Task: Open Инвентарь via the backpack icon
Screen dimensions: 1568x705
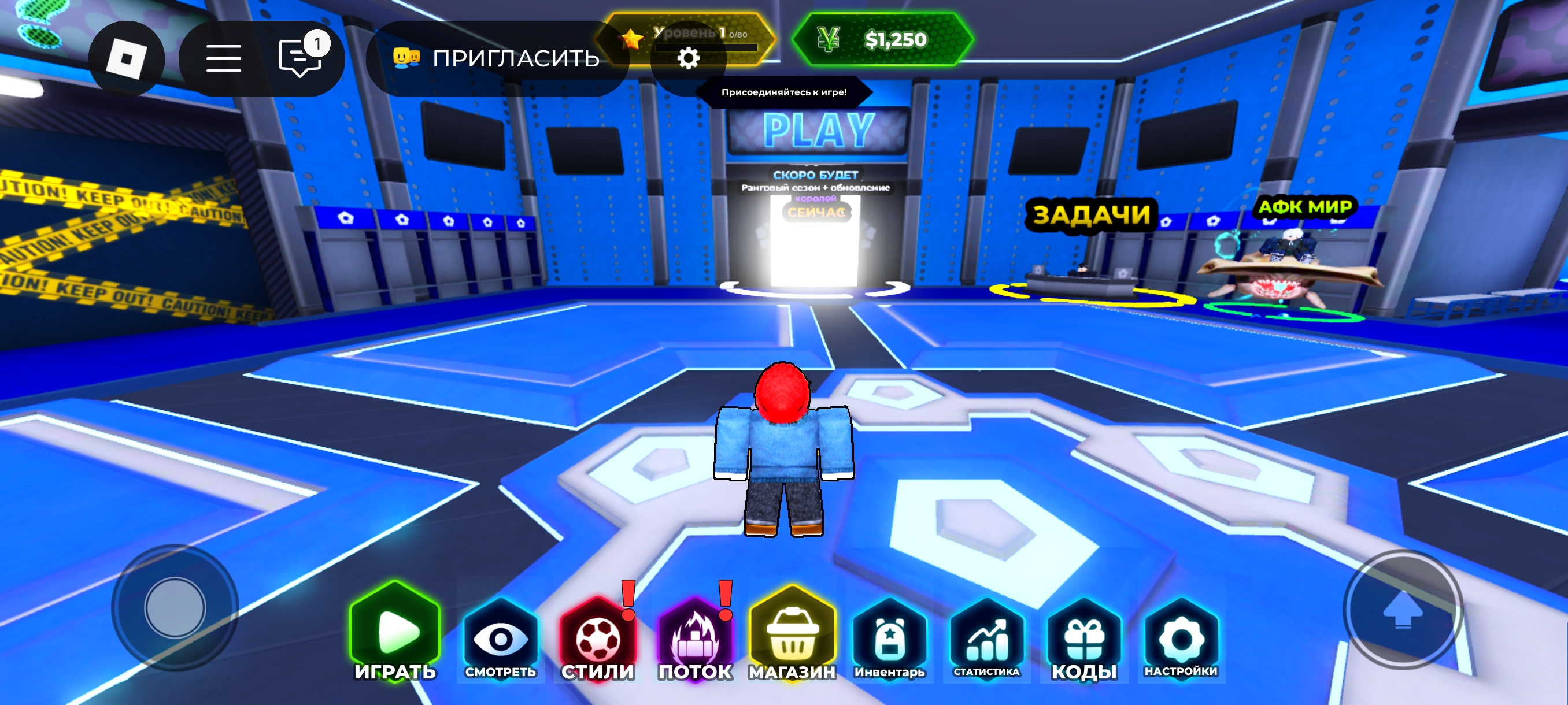Action: (x=889, y=639)
